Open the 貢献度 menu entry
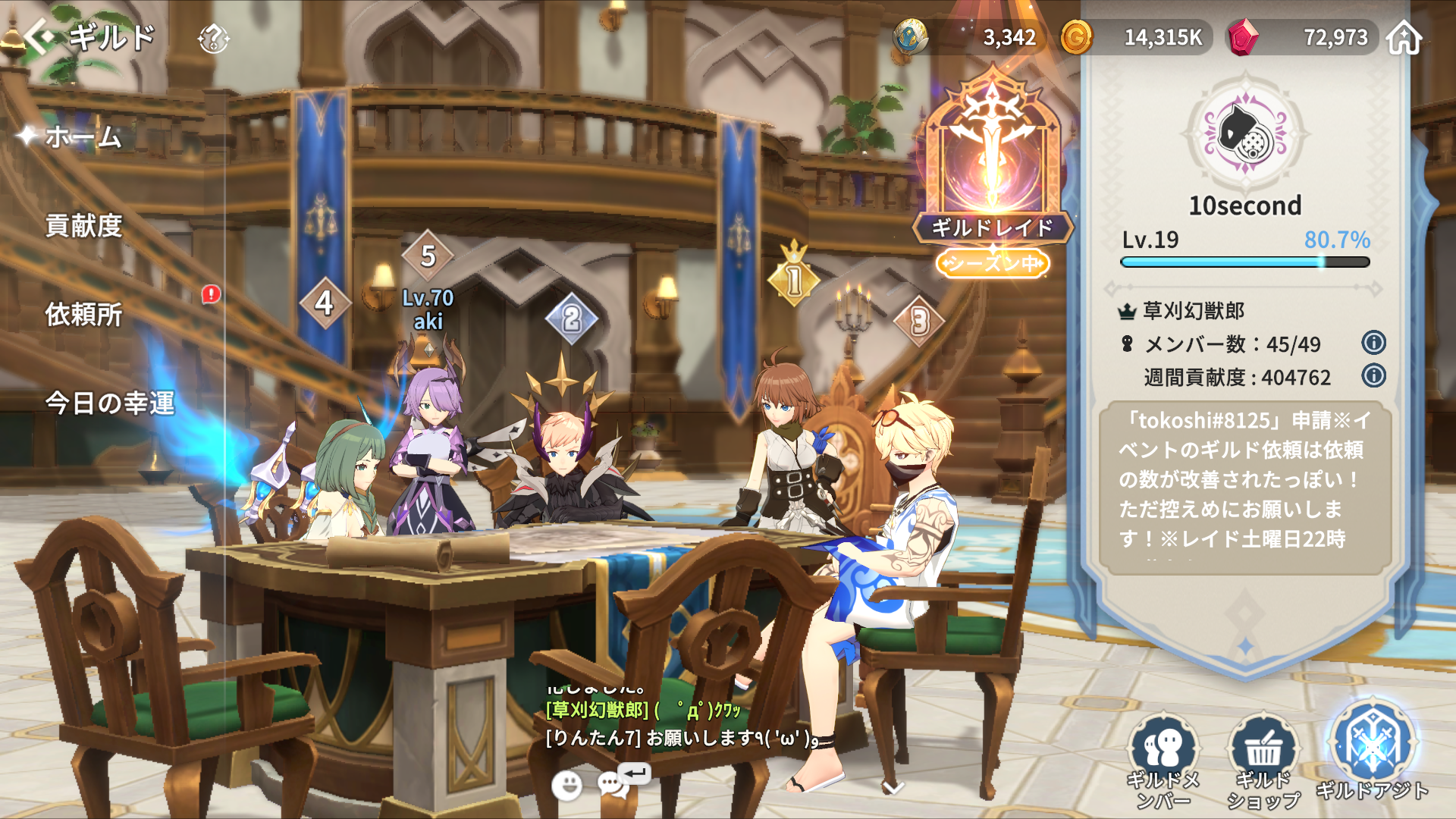Image resolution: width=1456 pixels, height=819 pixels. tap(83, 226)
